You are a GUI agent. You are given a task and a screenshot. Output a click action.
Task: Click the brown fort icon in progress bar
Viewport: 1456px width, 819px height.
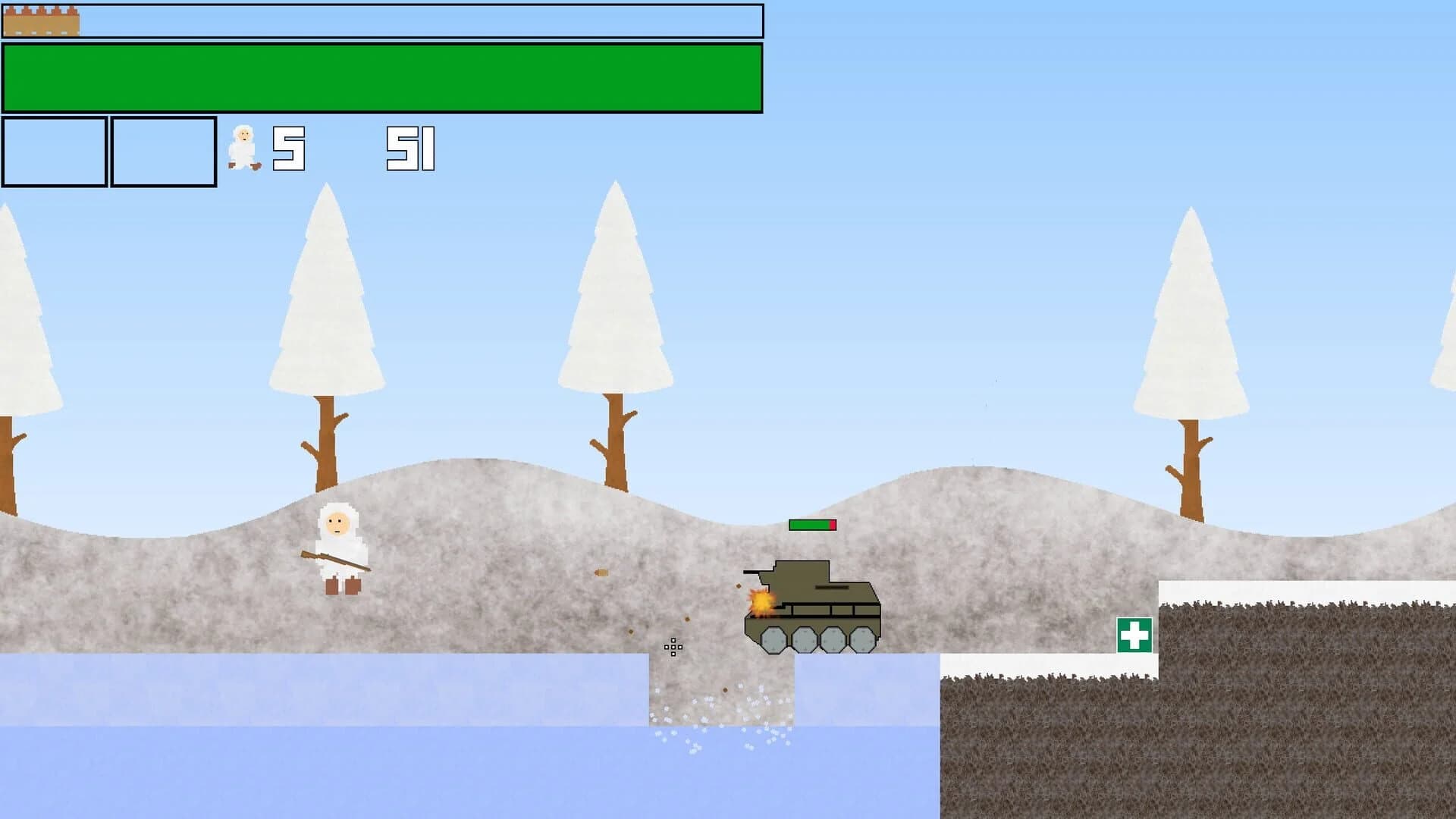pyautogui.click(x=42, y=19)
